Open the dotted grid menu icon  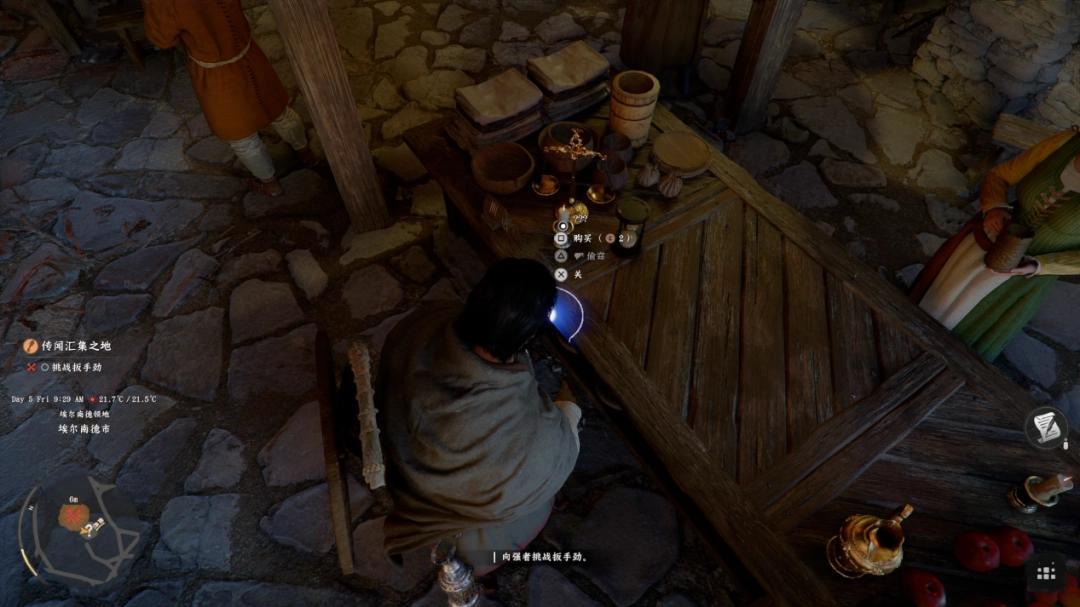click(1046, 573)
